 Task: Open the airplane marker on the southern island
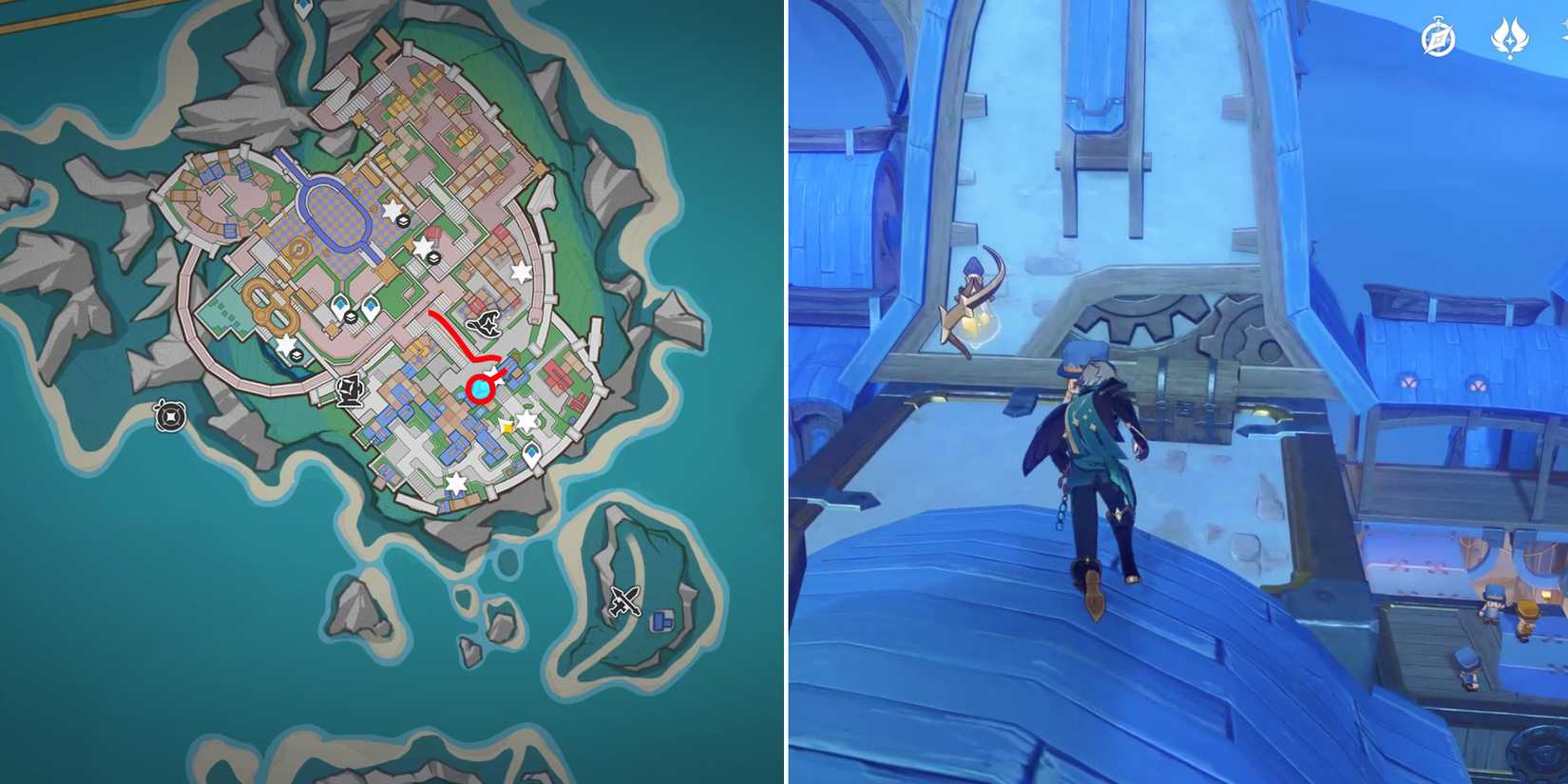625,602
